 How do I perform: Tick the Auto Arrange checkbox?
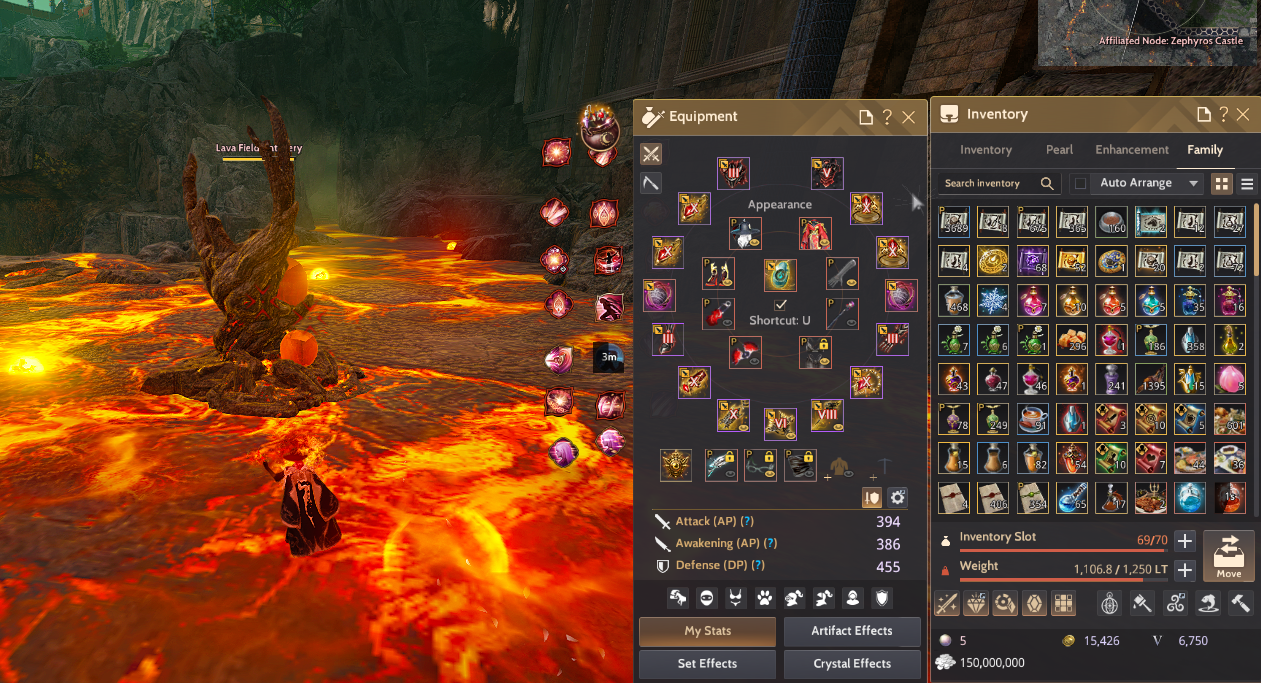[x=1080, y=184]
